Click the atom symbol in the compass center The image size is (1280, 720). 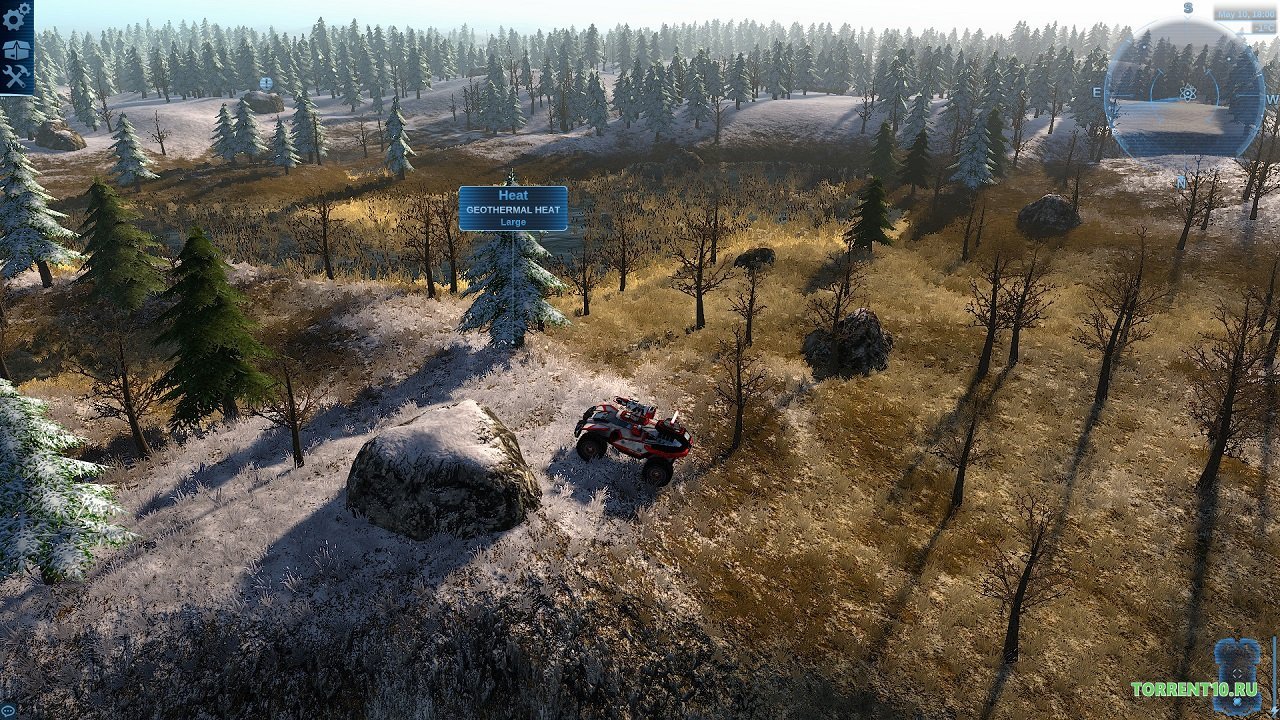1187,93
